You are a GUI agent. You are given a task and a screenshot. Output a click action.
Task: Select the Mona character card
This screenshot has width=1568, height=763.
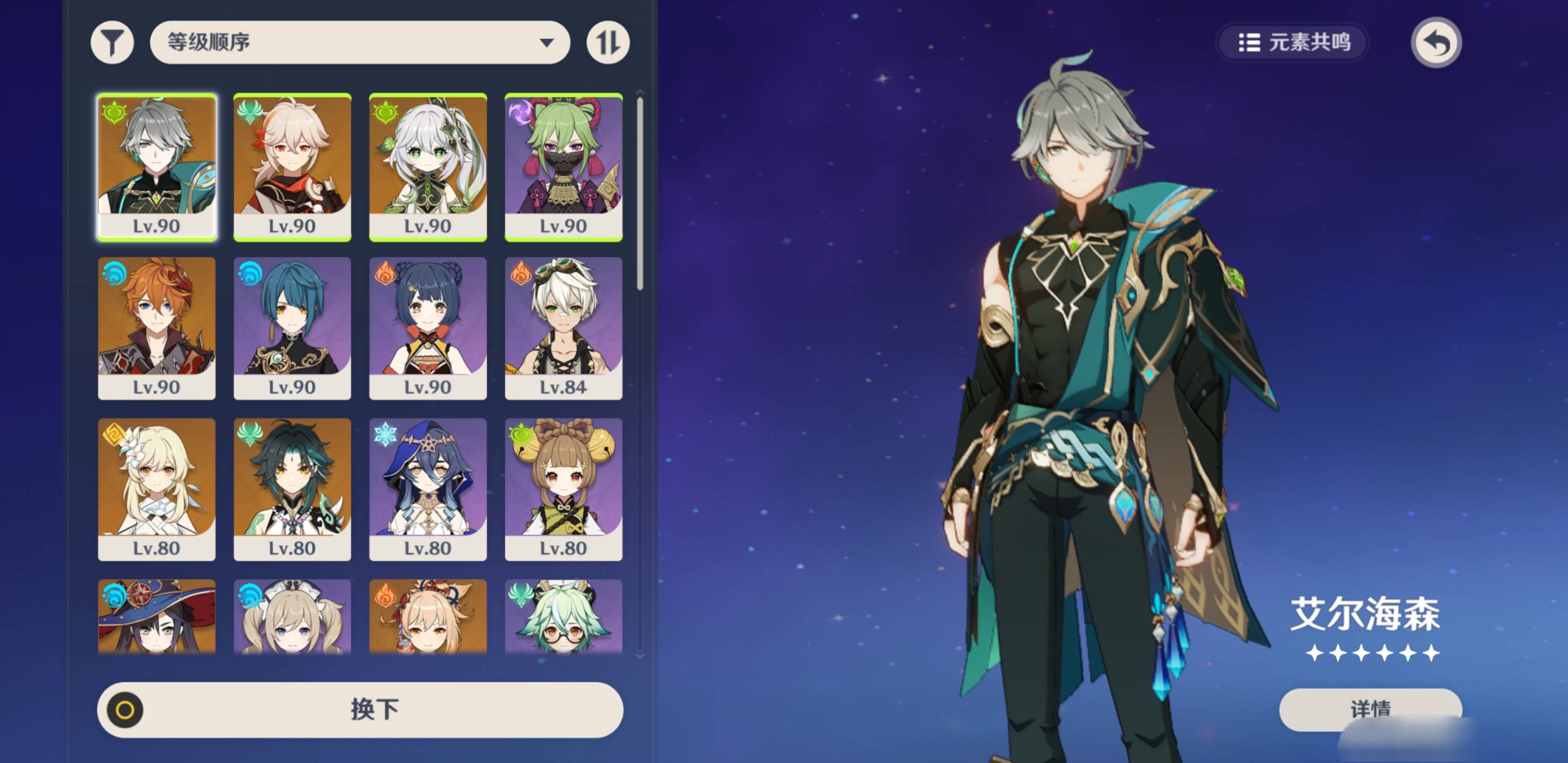pos(156,616)
